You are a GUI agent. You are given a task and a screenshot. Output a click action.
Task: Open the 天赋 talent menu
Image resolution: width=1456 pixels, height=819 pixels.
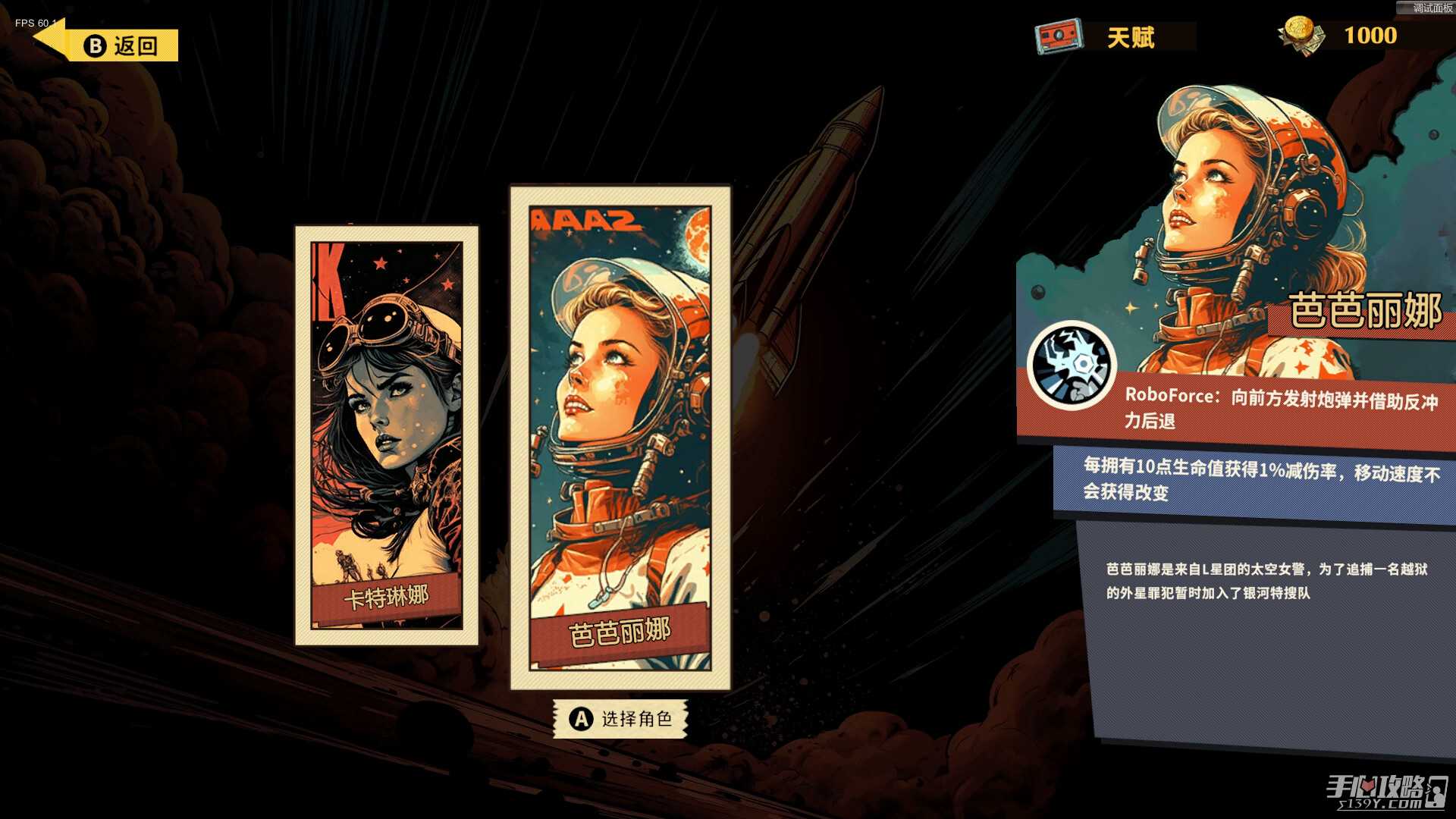[x=1115, y=36]
